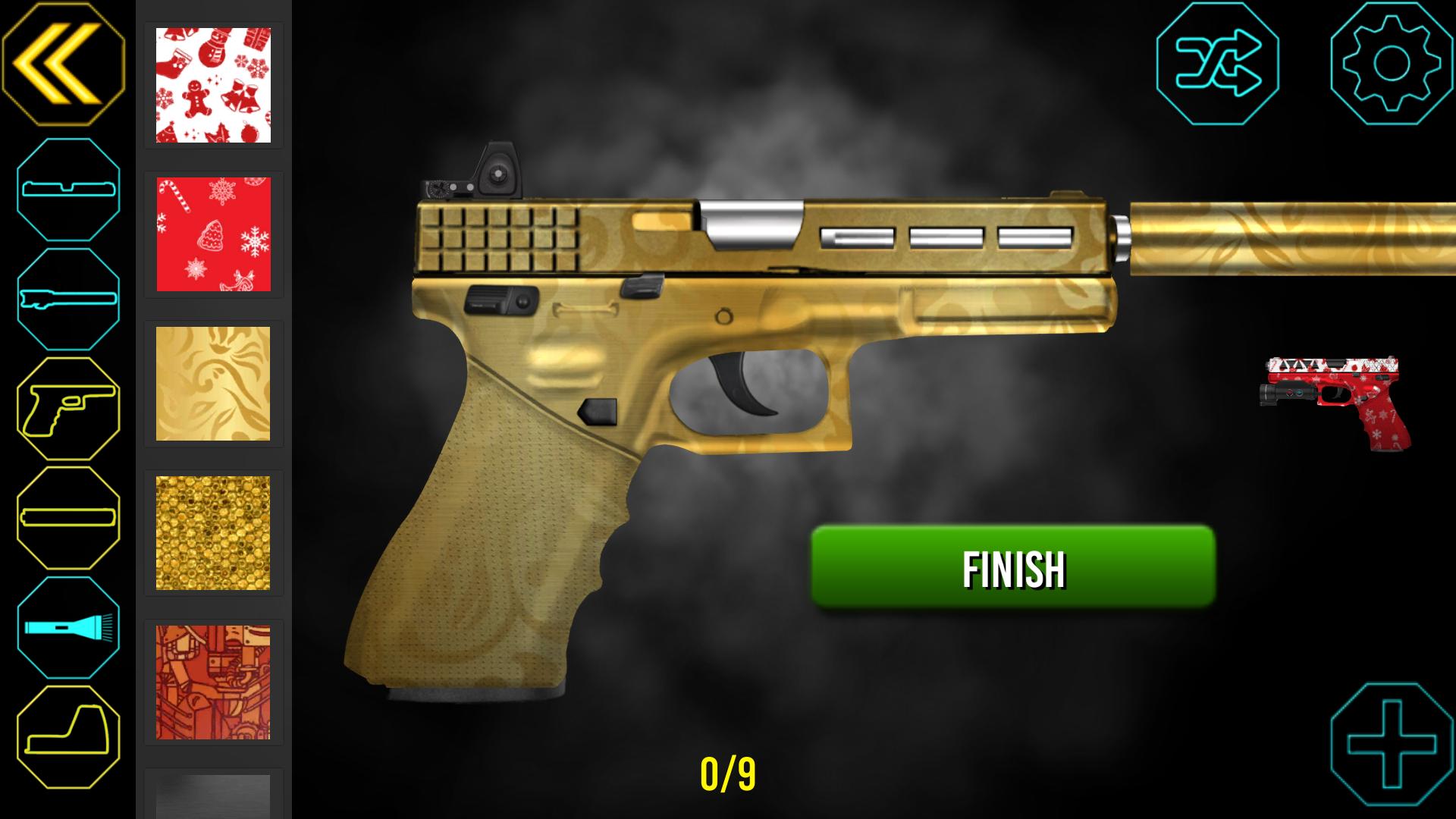Apply the red candy cane snowflake skin
The width and height of the screenshot is (1456, 819).
tap(213, 234)
